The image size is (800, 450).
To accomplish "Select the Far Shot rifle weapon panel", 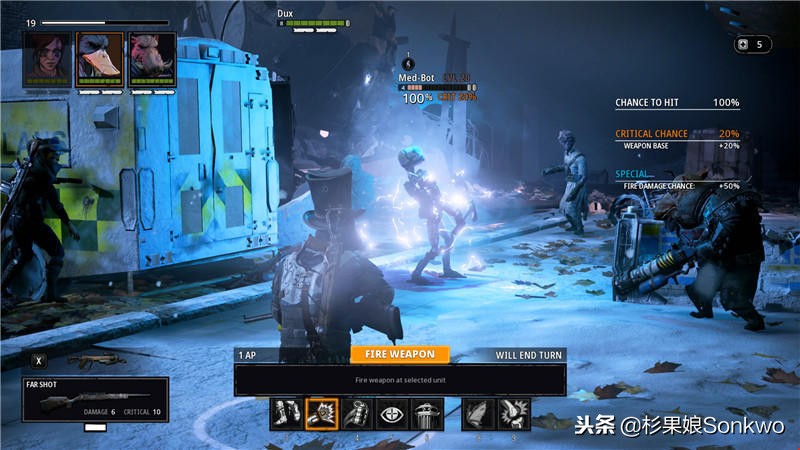I will coord(95,399).
